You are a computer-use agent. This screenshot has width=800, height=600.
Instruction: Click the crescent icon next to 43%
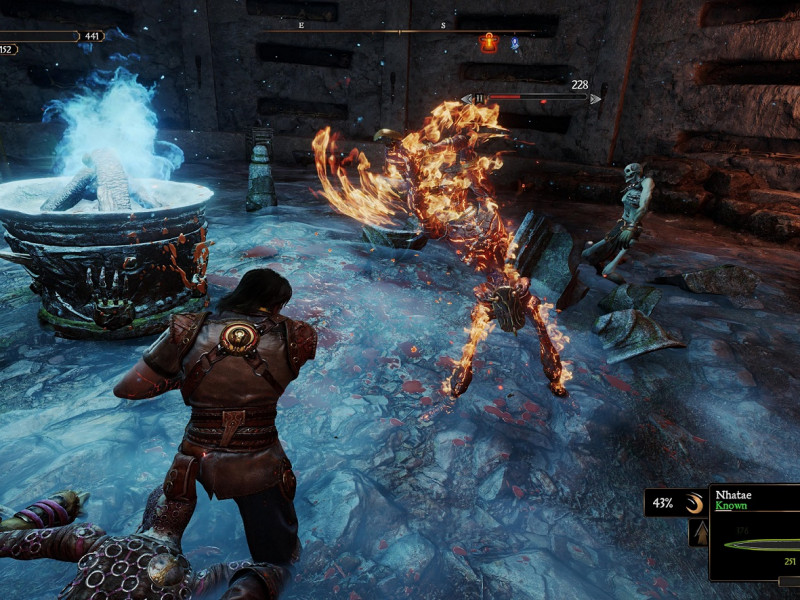click(x=694, y=503)
